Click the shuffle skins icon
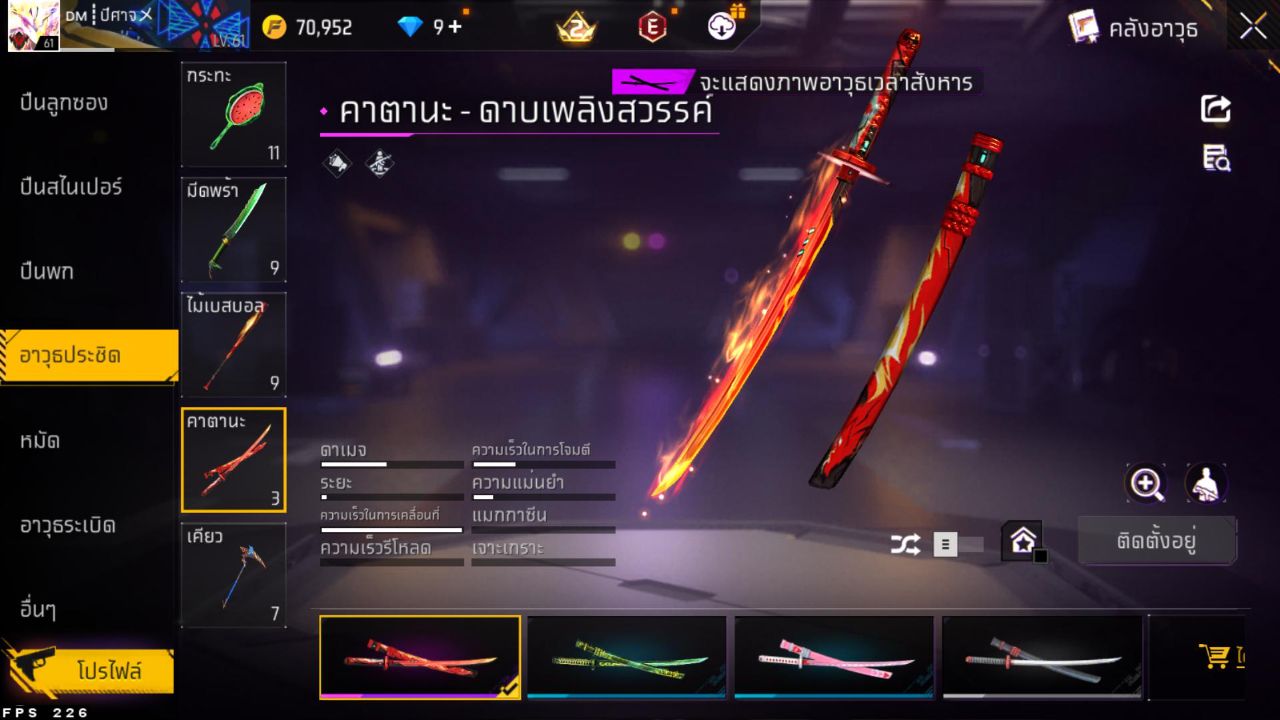This screenshot has width=1280, height=720. (x=903, y=544)
